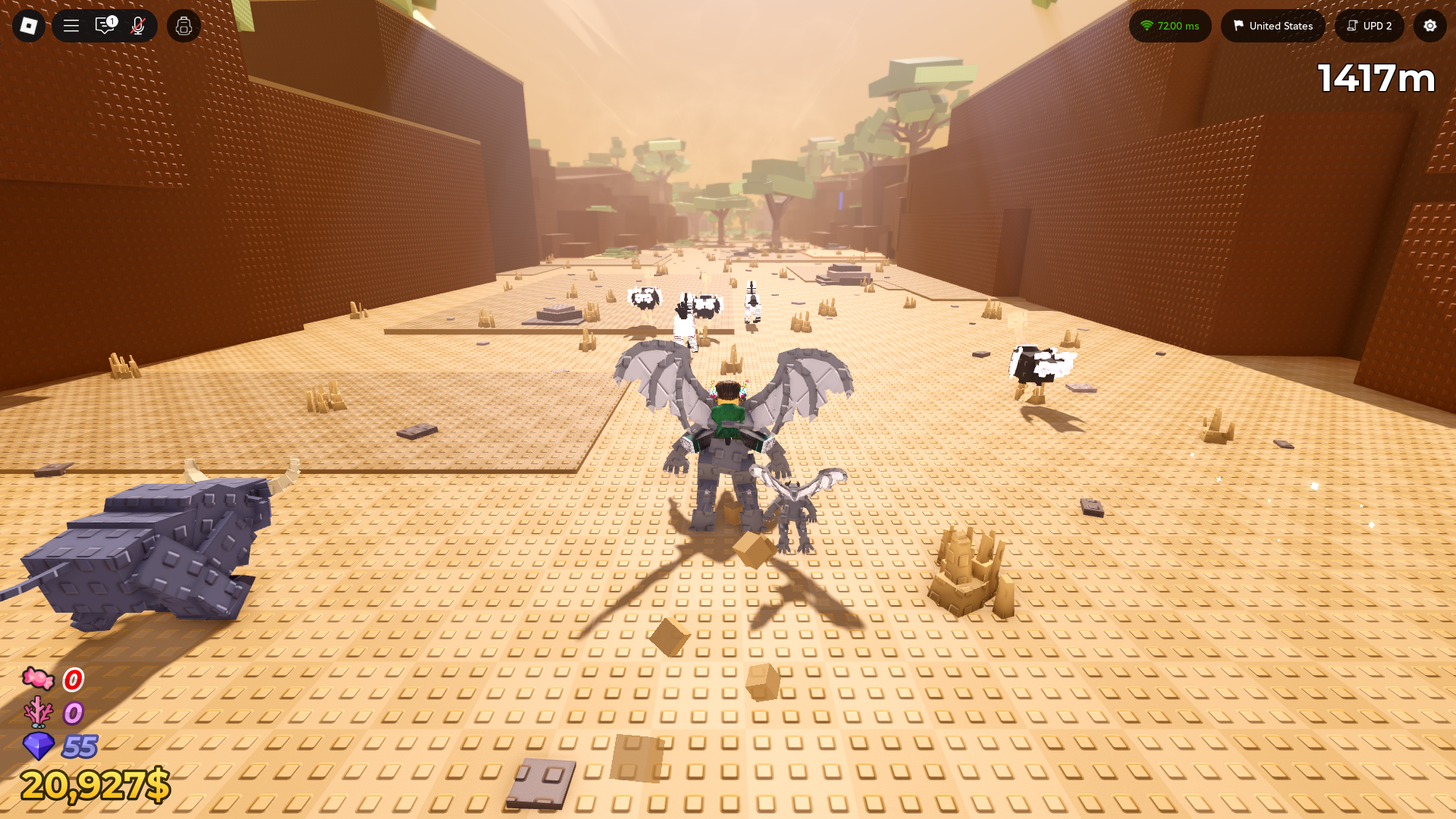Click the pink coral currency icon
The height and width of the screenshot is (819, 1456).
click(x=38, y=713)
